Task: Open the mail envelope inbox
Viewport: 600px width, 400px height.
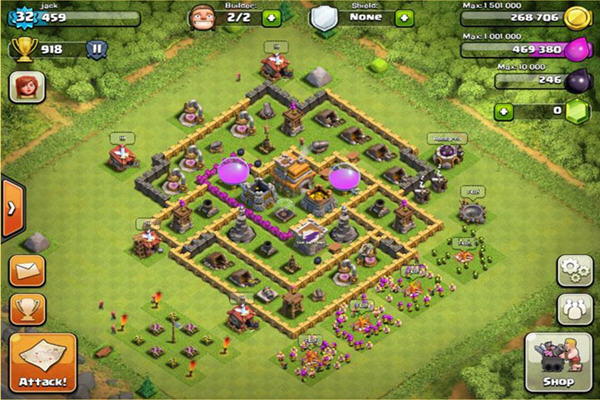Action: 27,271
